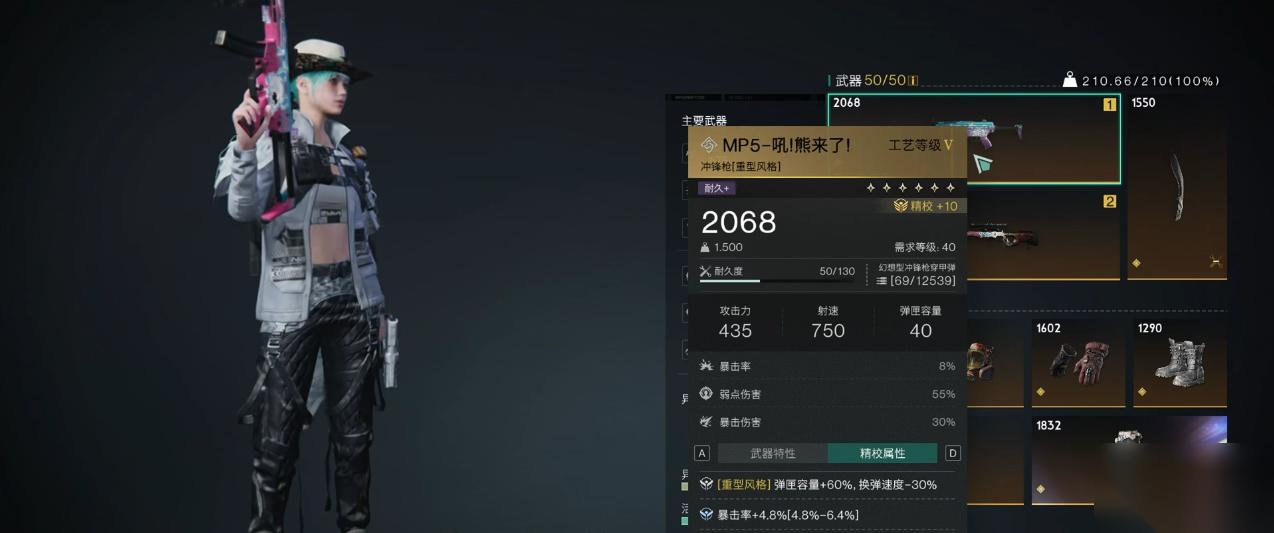Viewport: 1274px width, 533px height.
Task: Select the 1602 gloves equipment slot
Action: pyautogui.click(x=1078, y=362)
